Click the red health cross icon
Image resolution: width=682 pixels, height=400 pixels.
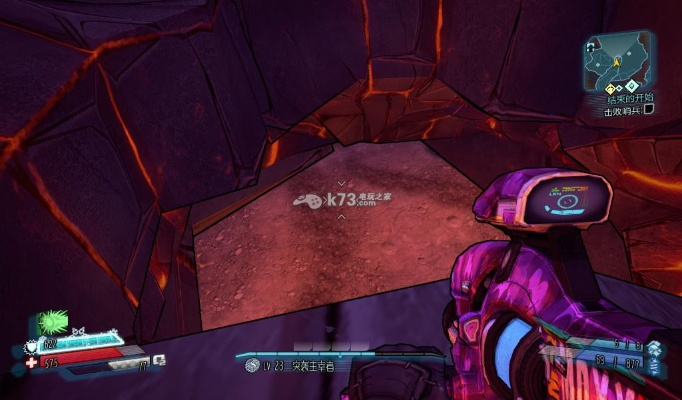(x=31, y=361)
